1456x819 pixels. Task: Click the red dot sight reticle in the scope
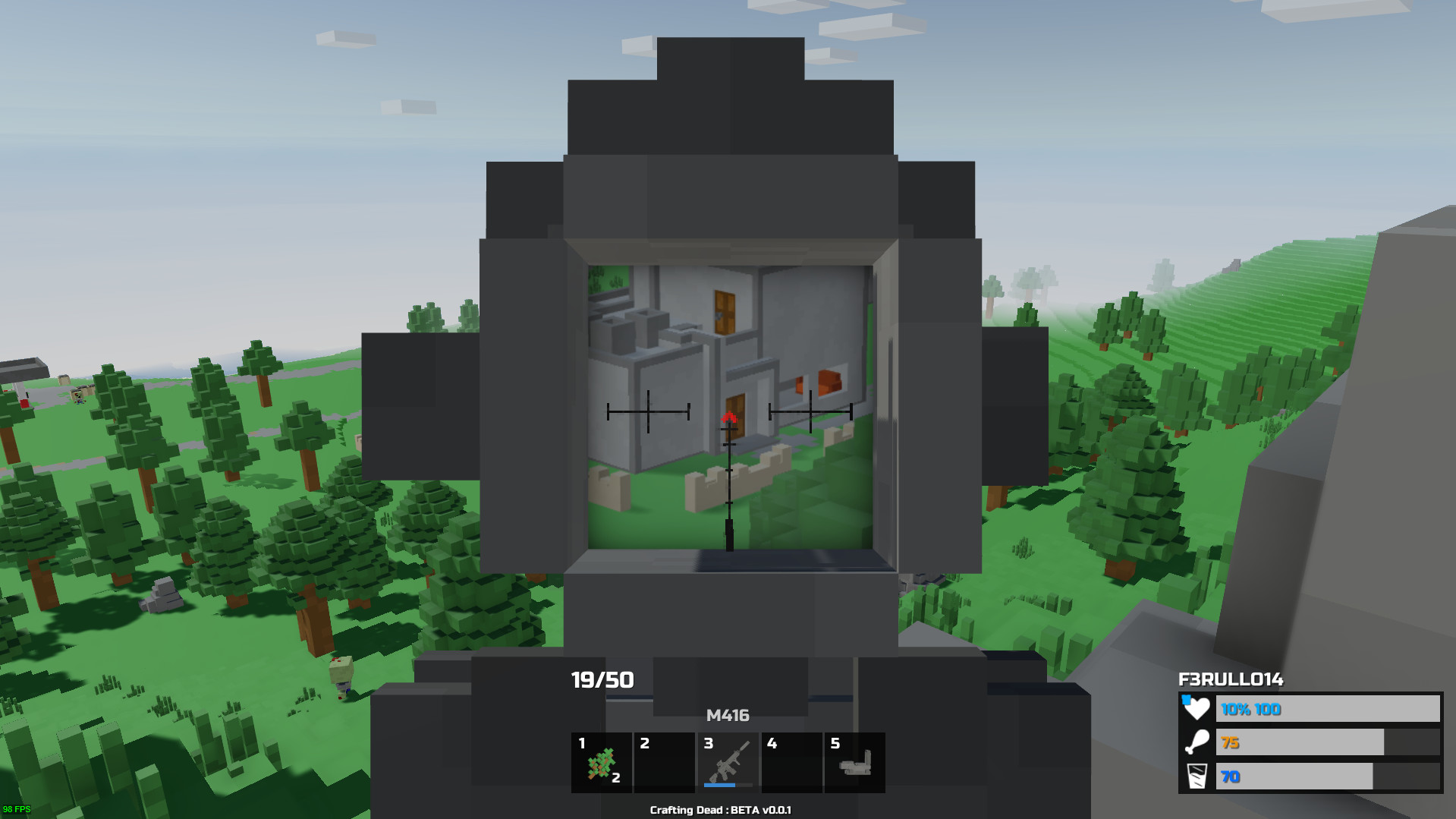pyautogui.click(x=728, y=416)
